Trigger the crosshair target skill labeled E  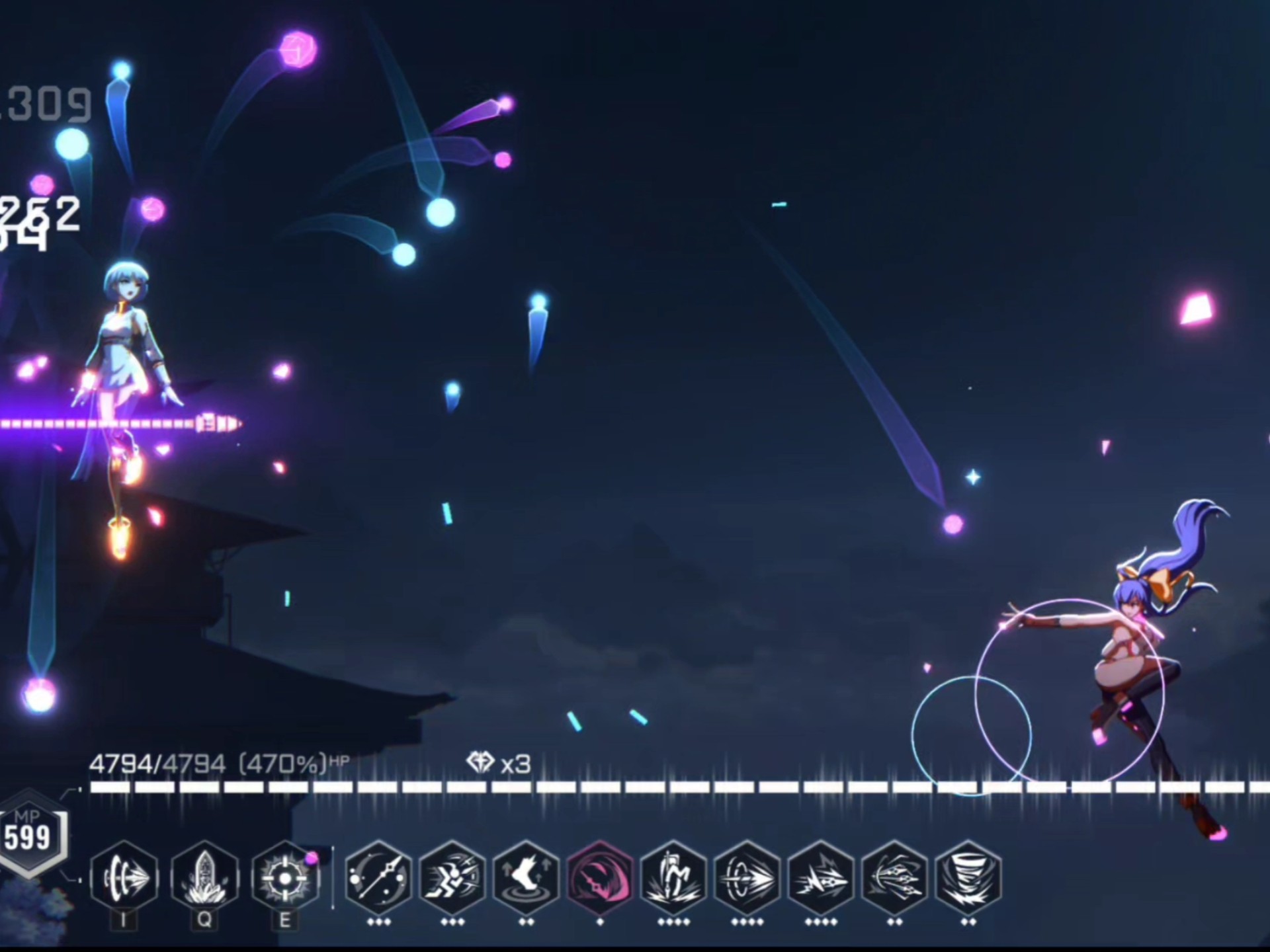tap(285, 877)
